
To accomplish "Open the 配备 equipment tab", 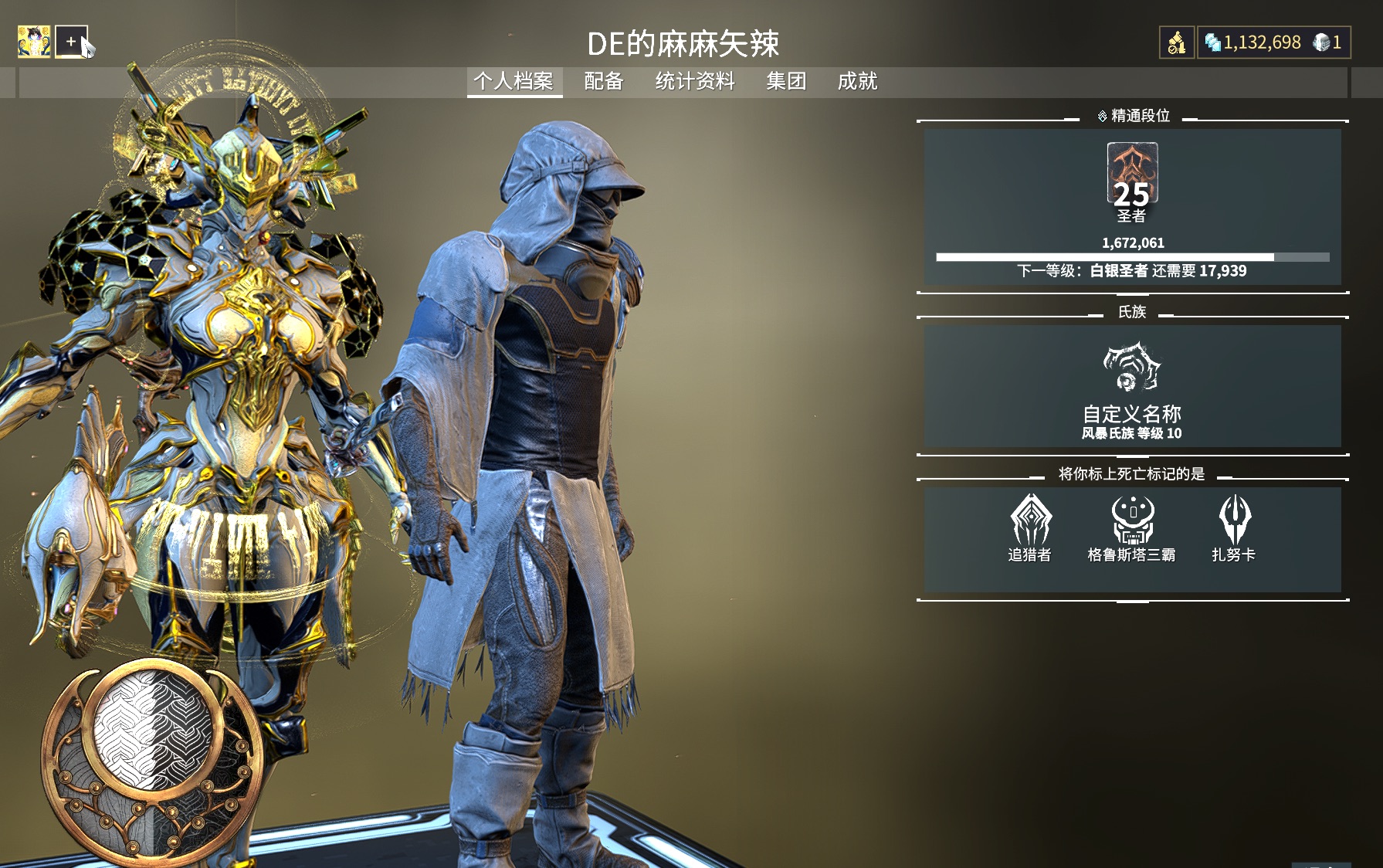I will tap(603, 81).
